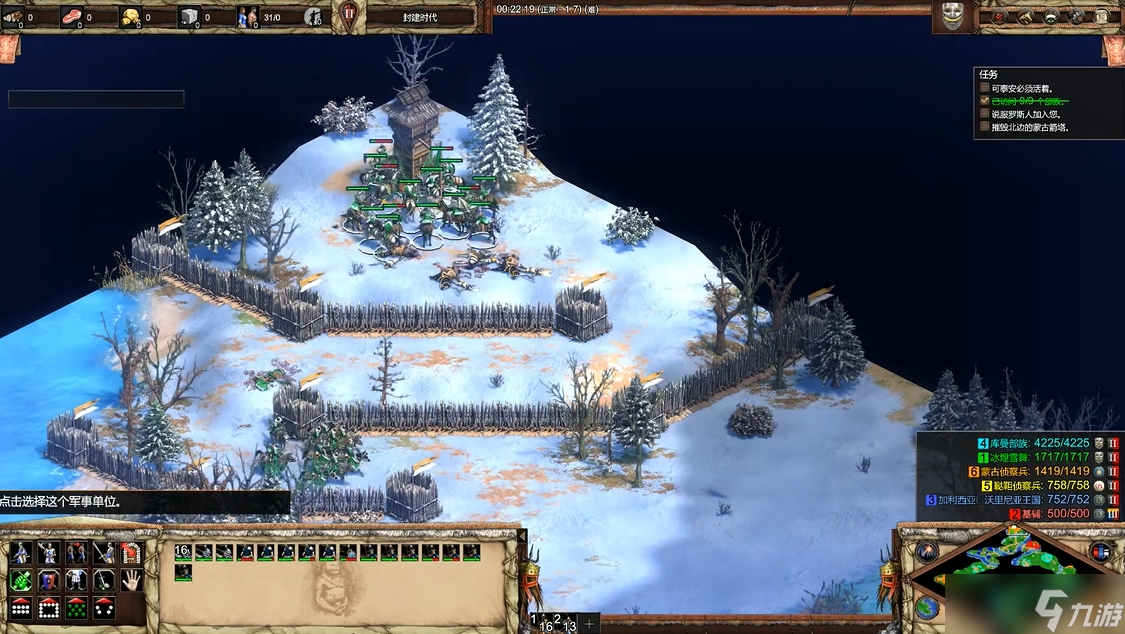Choose the hollow box formation icon
1125x634 pixels.
pos(48,607)
